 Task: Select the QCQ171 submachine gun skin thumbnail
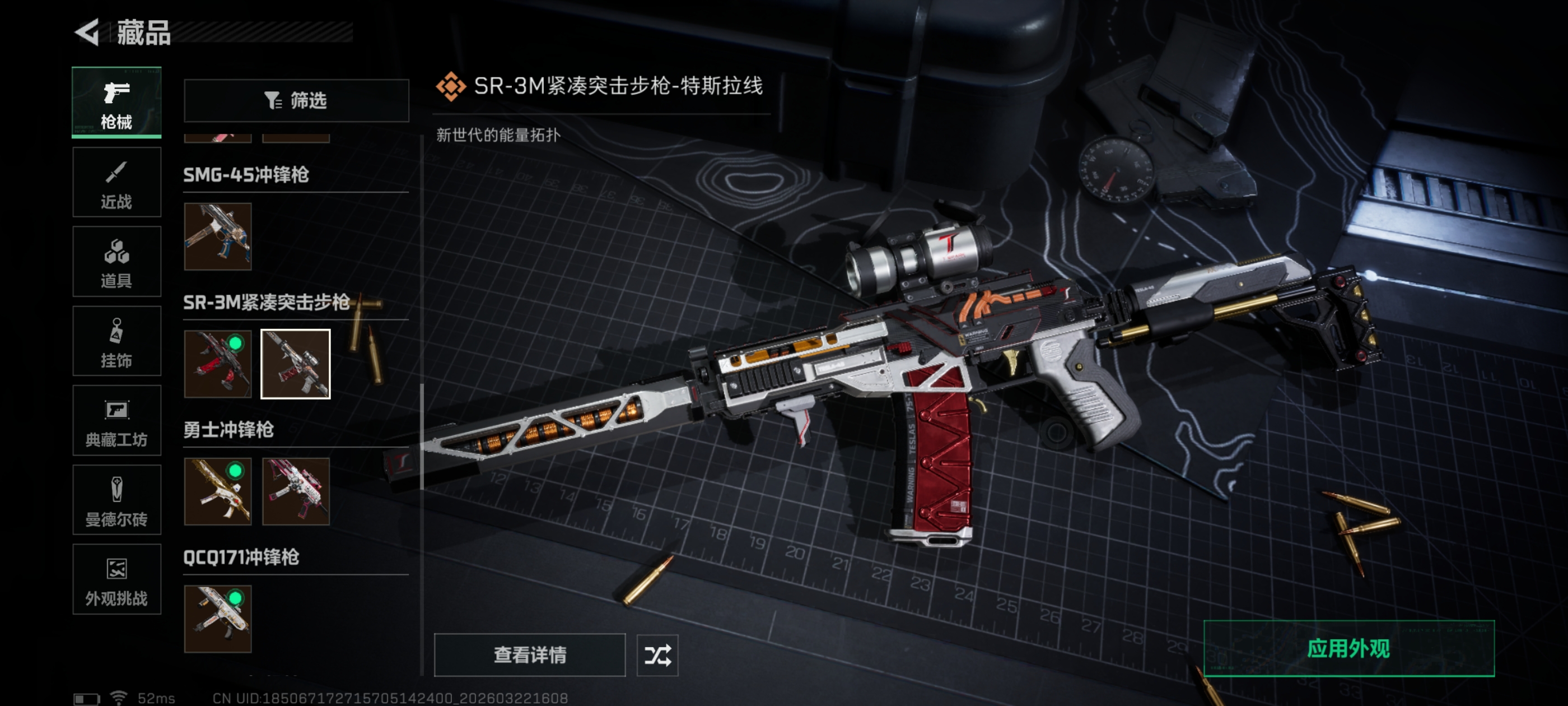tap(218, 619)
